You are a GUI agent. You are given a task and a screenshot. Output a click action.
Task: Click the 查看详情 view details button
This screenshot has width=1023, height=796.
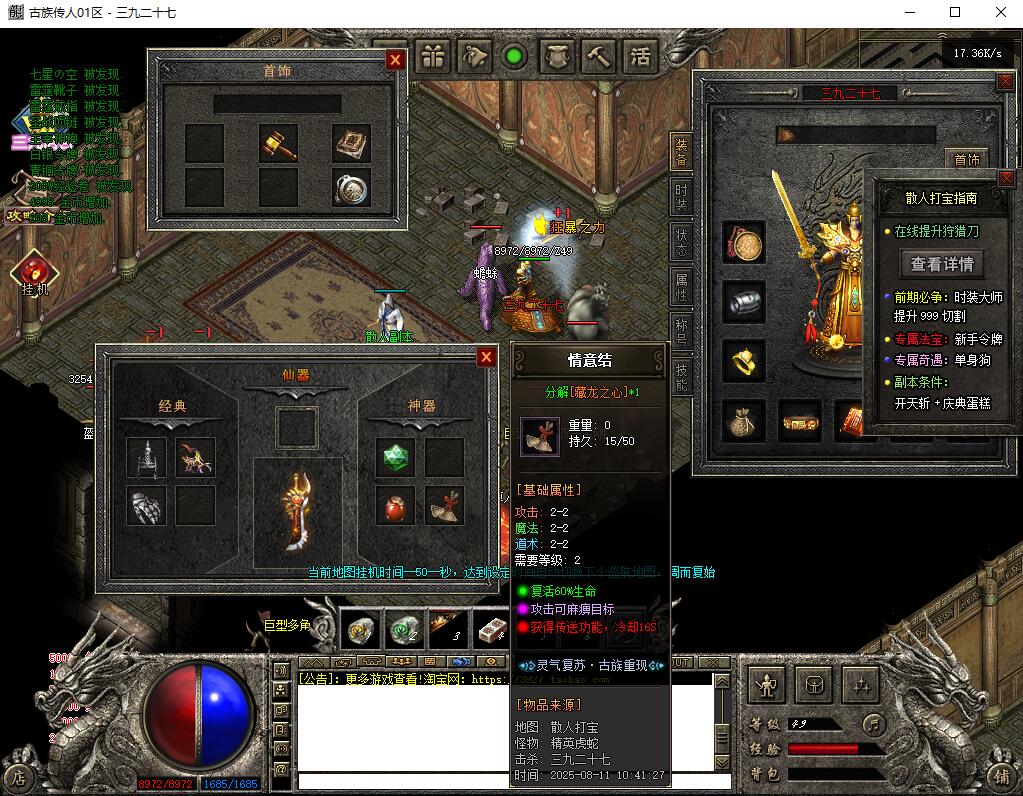[x=941, y=264]
